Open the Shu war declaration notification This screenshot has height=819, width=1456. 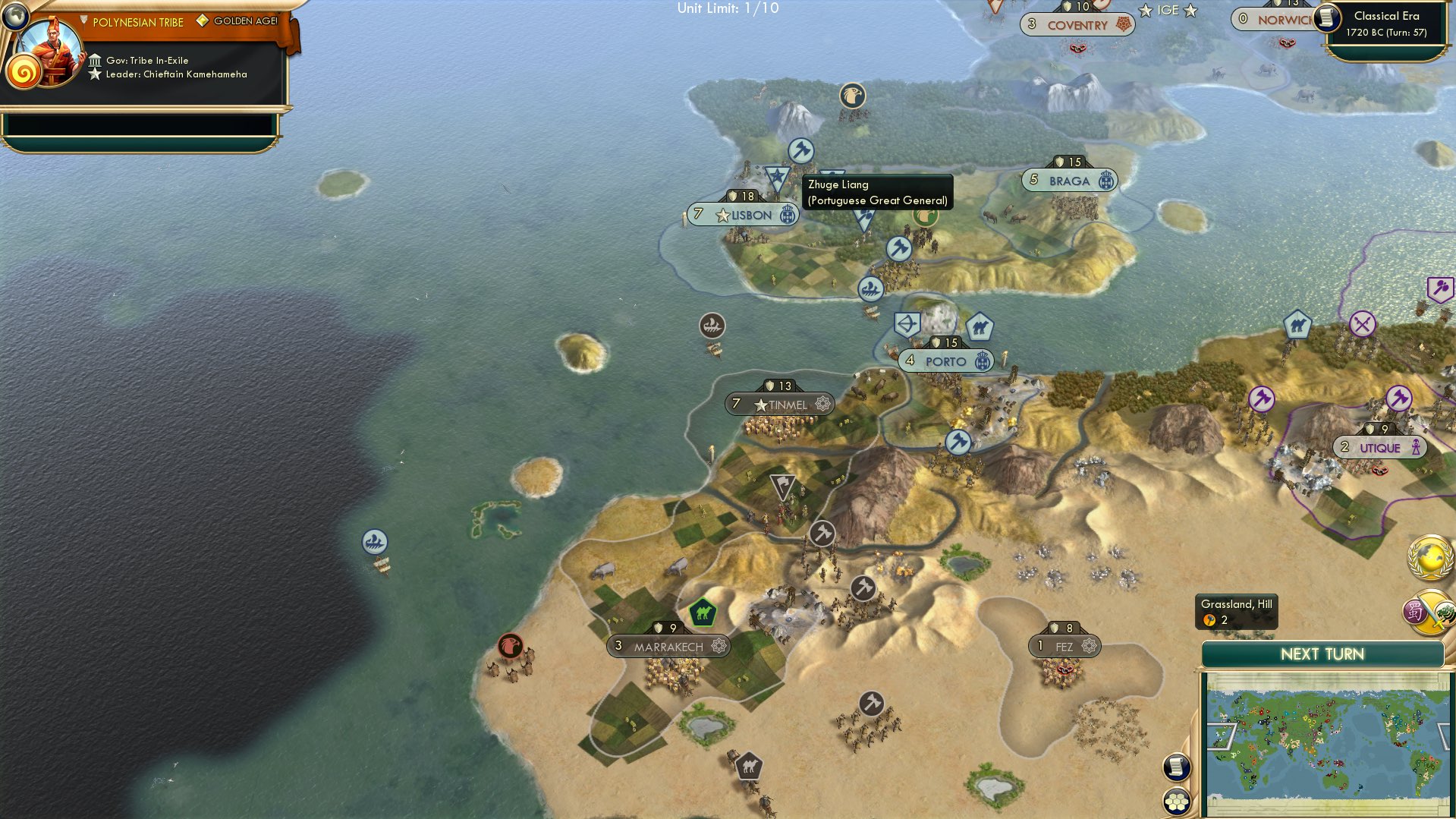[x=1428, y=613]
